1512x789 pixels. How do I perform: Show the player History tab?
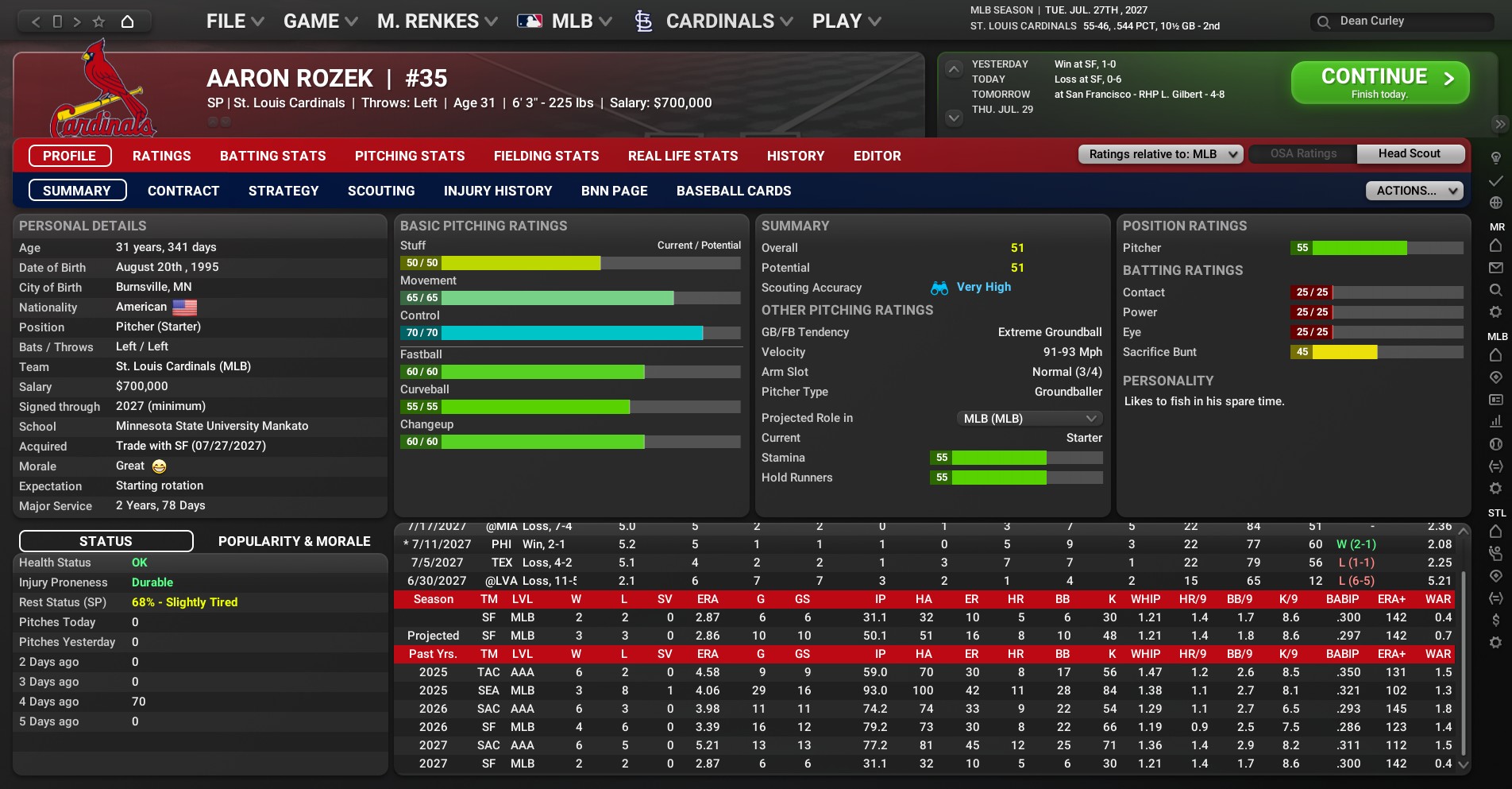tap(795, 156)
